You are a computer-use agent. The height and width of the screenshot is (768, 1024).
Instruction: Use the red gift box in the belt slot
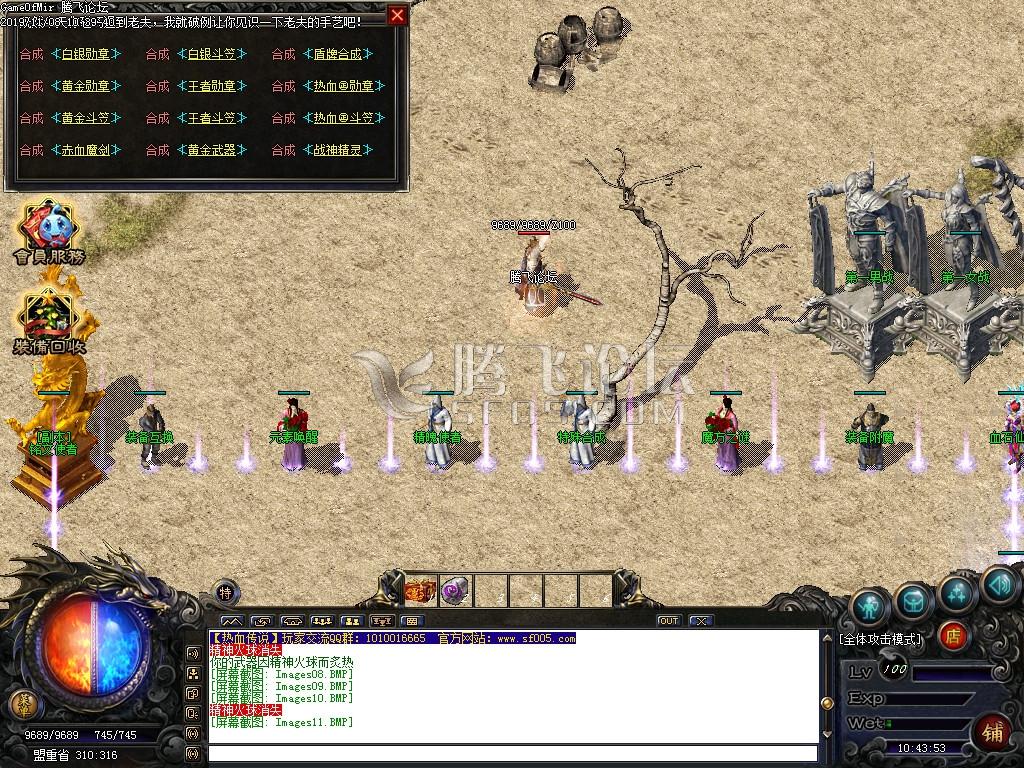(x=420, y=590)
